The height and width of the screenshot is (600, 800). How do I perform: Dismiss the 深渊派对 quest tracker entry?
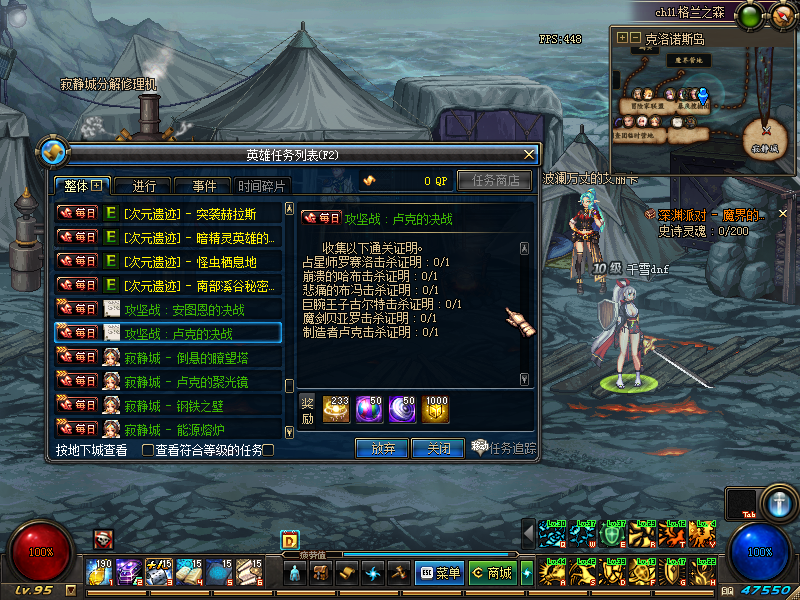point(783,213)
